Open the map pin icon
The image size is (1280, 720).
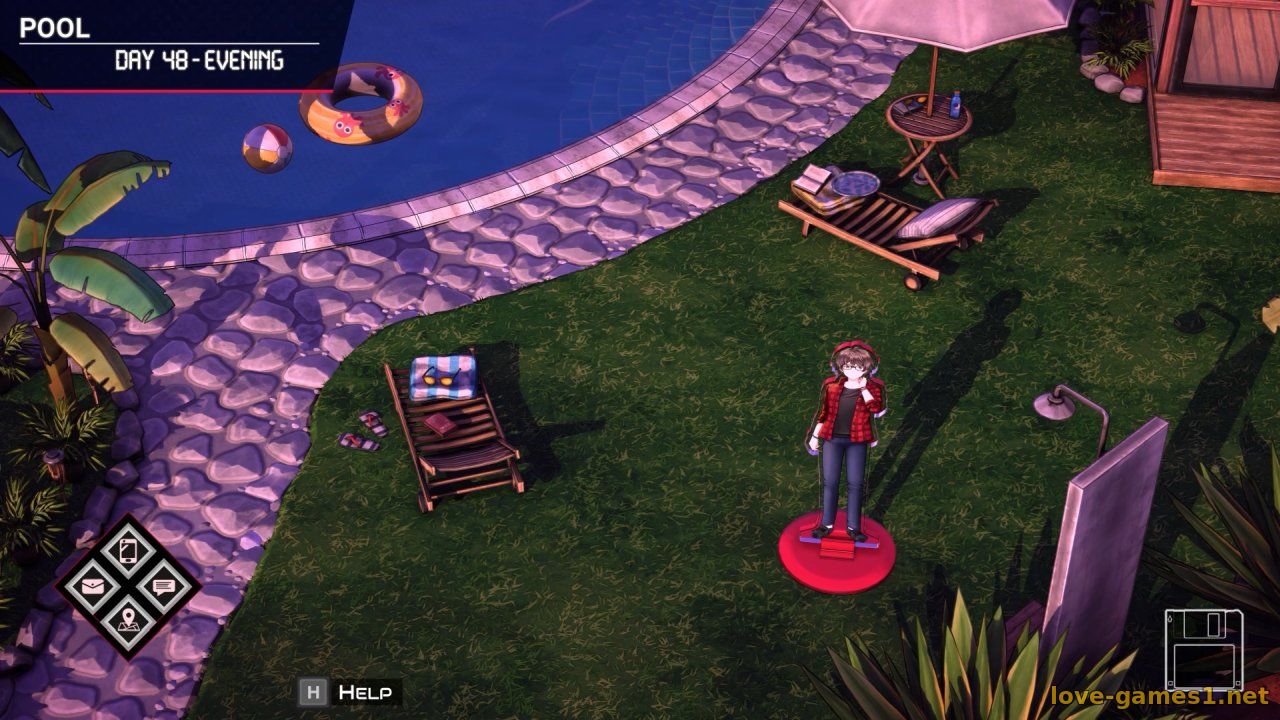tap(128, 622)
